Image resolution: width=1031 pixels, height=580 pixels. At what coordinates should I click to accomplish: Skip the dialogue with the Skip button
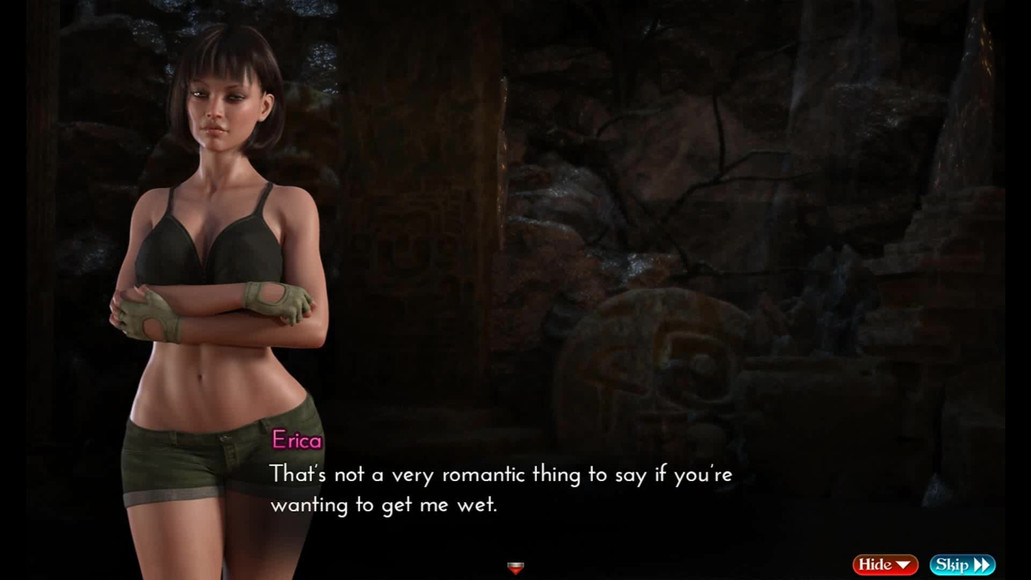[x=962, y=565]
